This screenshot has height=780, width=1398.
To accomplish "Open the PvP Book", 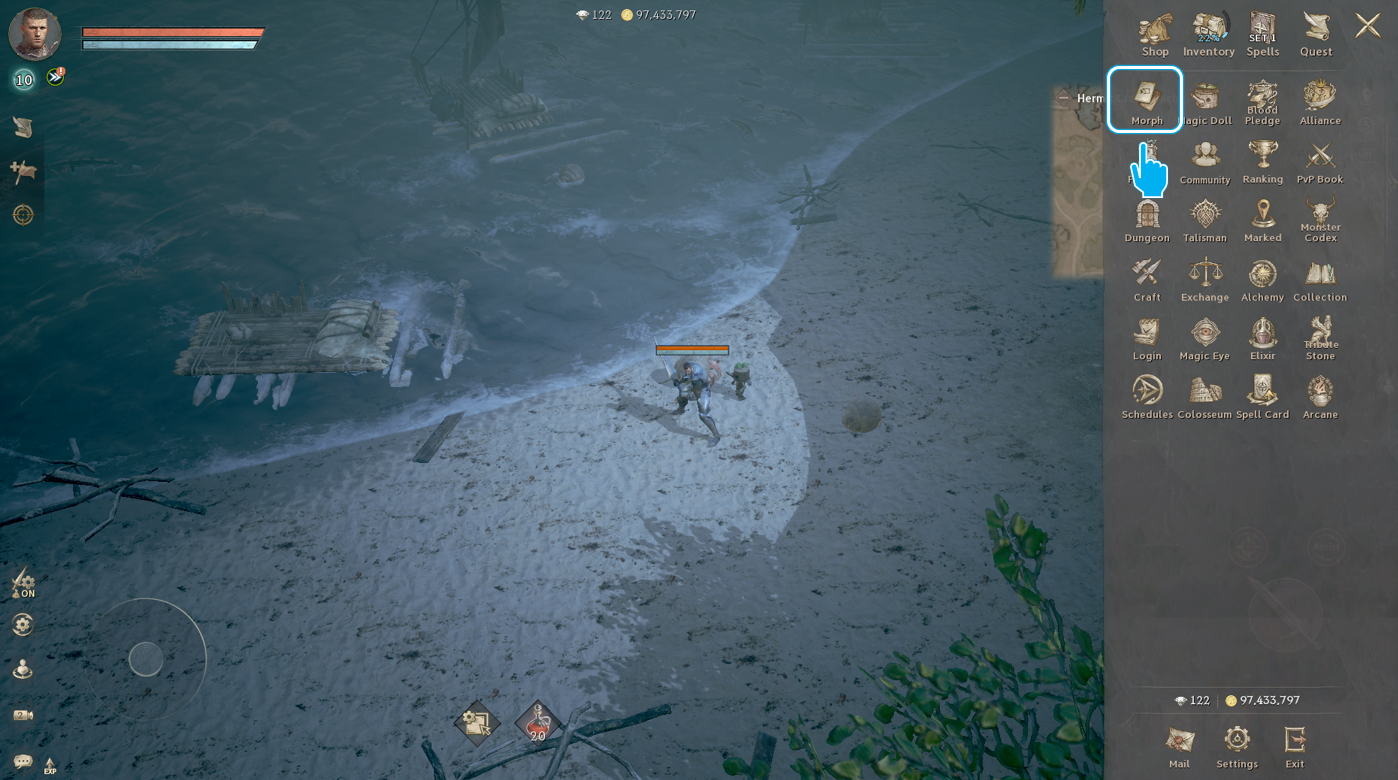I will click(1320, 161).
